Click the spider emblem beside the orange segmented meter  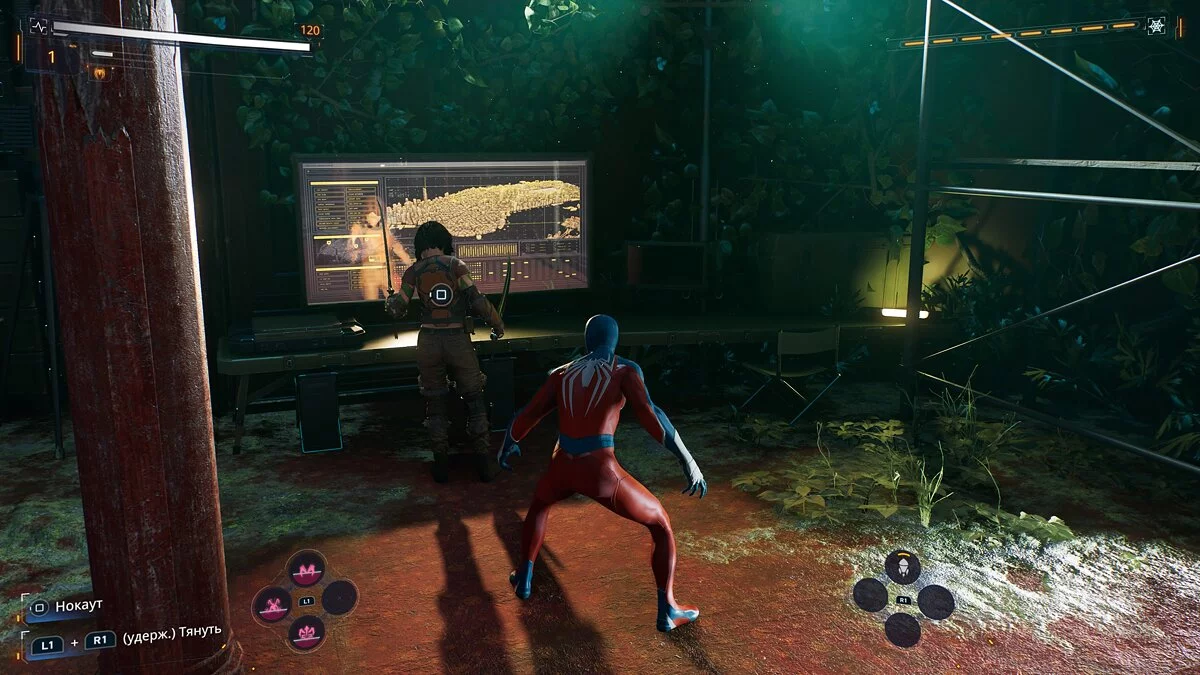click(1156, 26)
